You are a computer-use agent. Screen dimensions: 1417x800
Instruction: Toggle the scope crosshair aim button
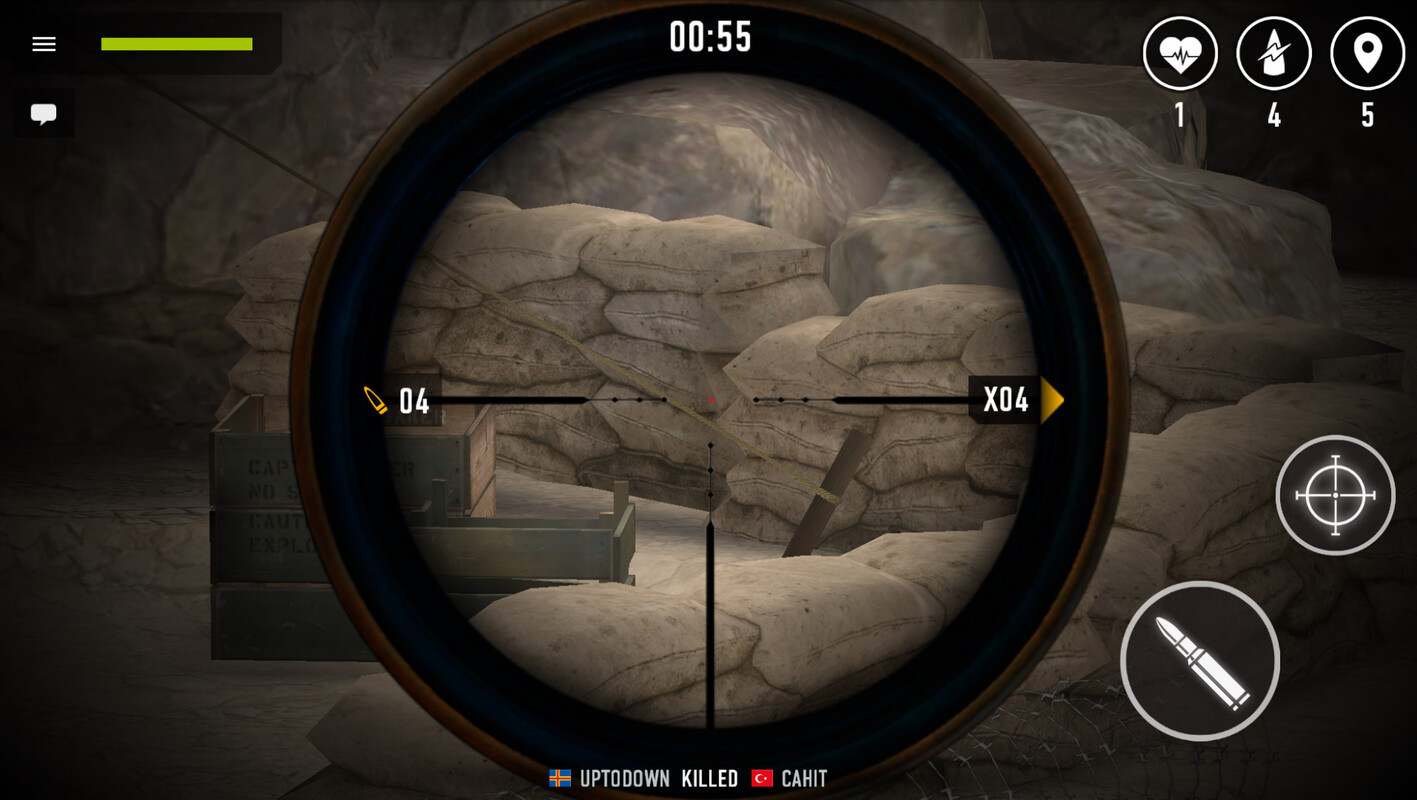tap(1335, 495)
